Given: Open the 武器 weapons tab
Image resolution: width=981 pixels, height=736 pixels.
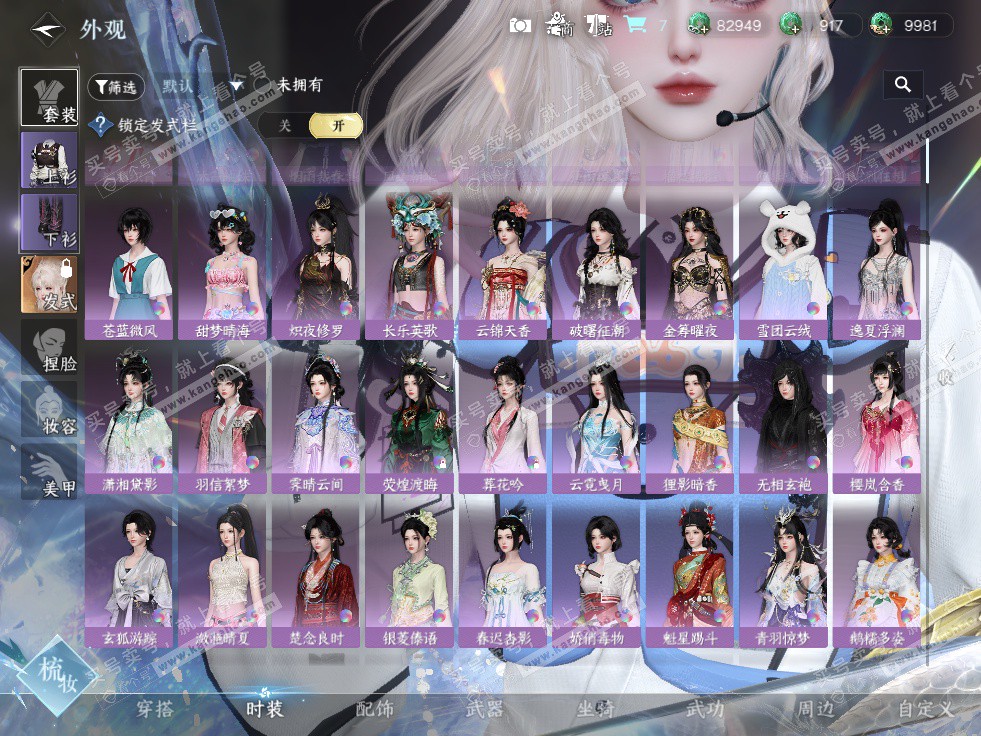Looking at the screenshot, I should tap(485, 709).
